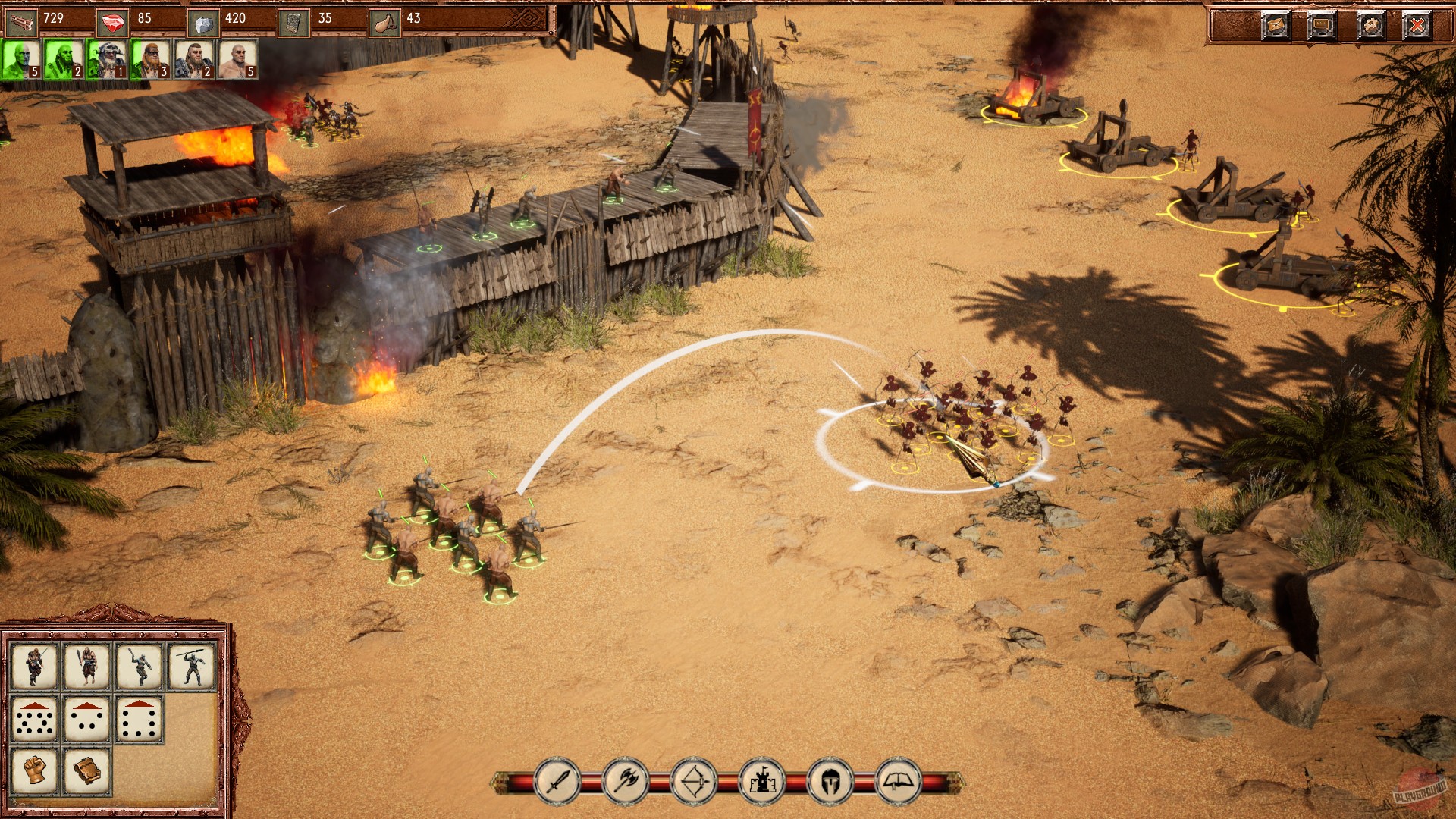This screenshot has width=1456, height=819.
Task: Click the round bread icon in top-right toolbar
Action: point(1371,24)
